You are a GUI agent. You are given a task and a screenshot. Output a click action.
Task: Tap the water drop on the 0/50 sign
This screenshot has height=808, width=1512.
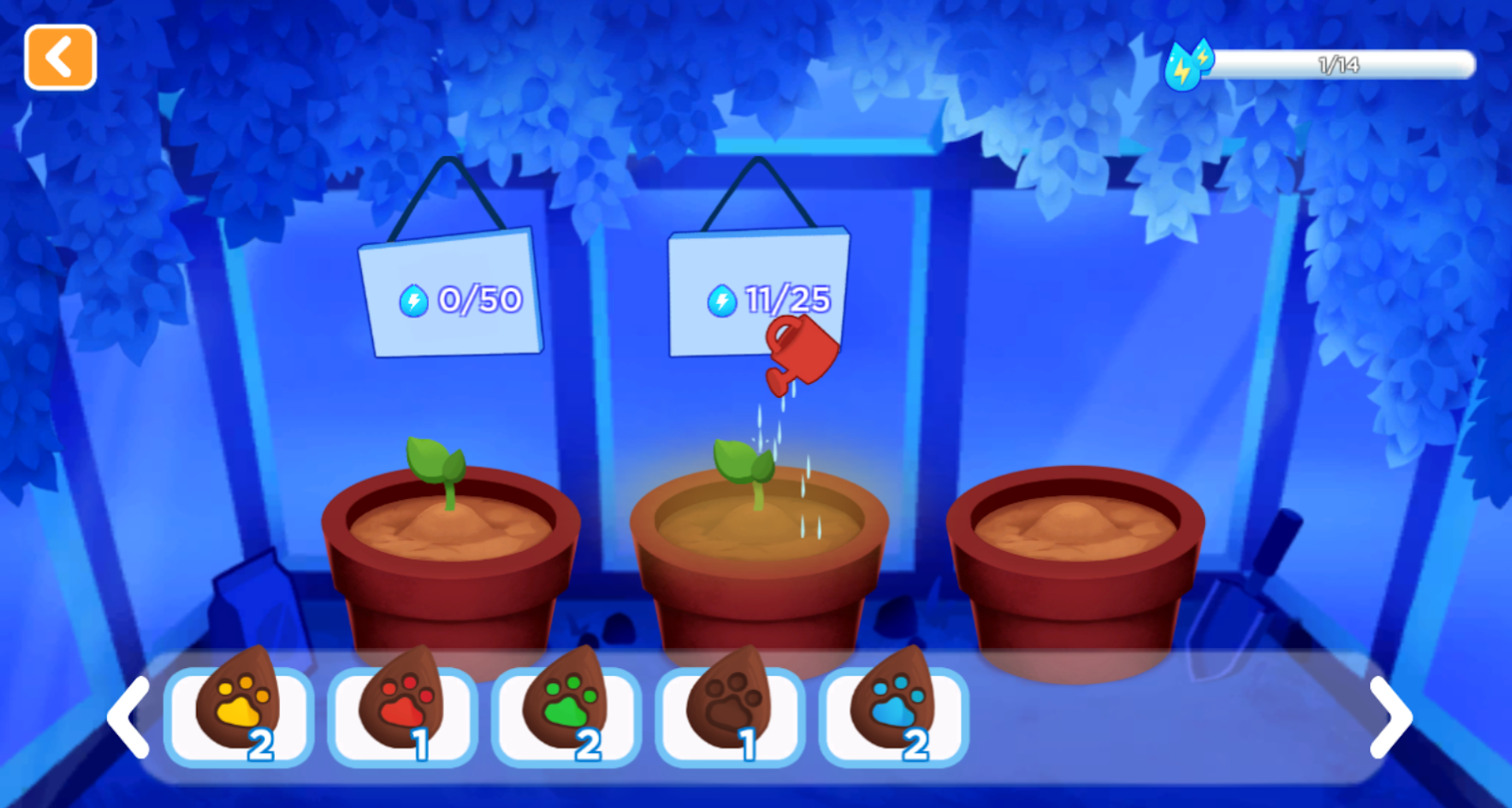pyautogui.click(x=416, y=299)
